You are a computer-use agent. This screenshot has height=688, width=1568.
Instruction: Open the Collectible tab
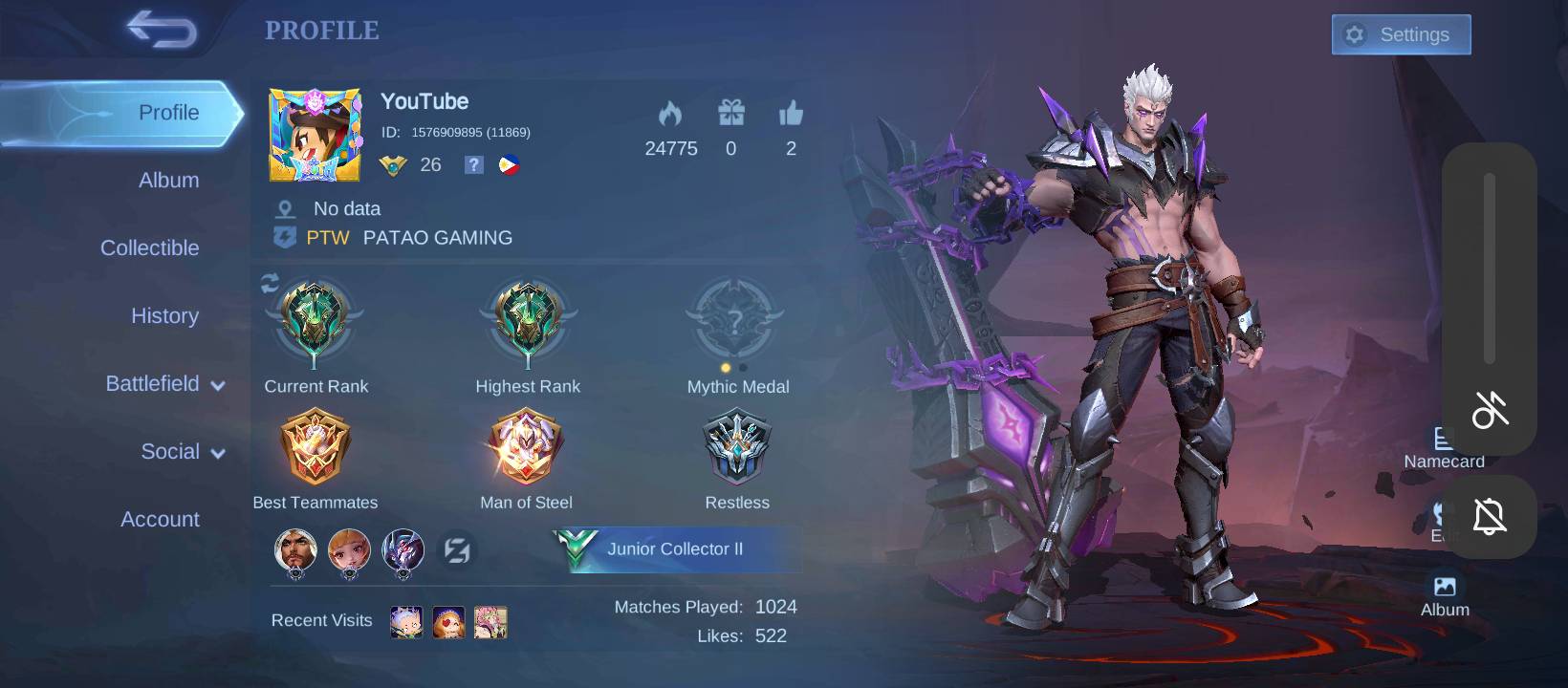pyautogui.click(x=150, y=247)
